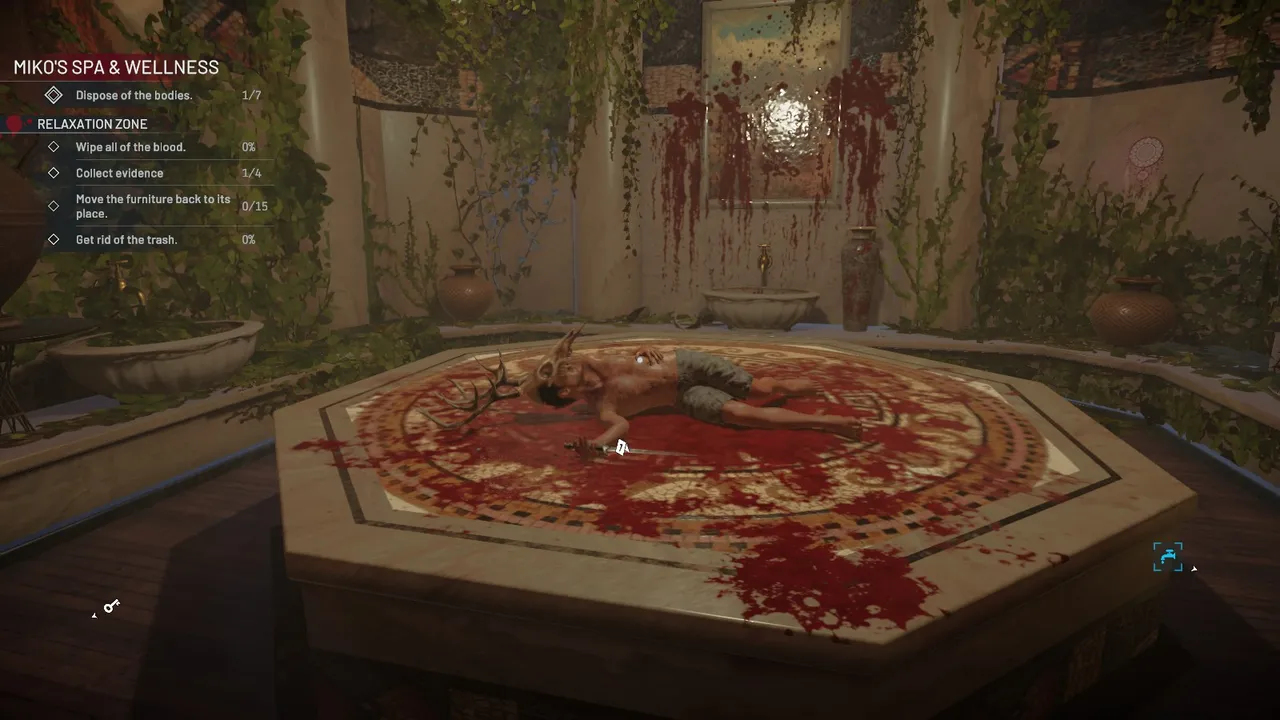Viewport: 1280px width, 720px height.
Task: Toggle the diamond for Move the furniture objective
Action: click(55, 205)
